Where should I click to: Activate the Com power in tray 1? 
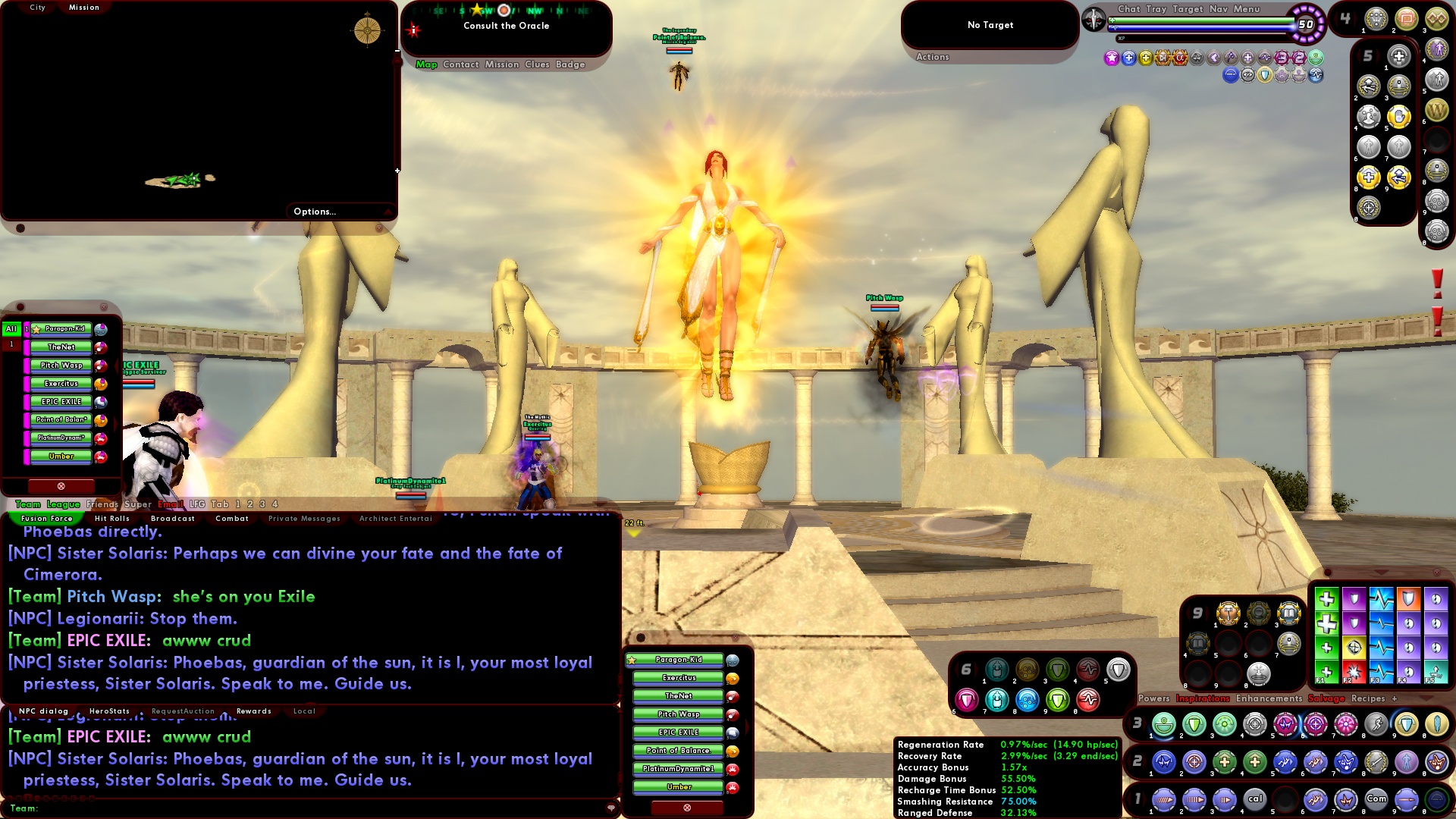point(1376,799)
